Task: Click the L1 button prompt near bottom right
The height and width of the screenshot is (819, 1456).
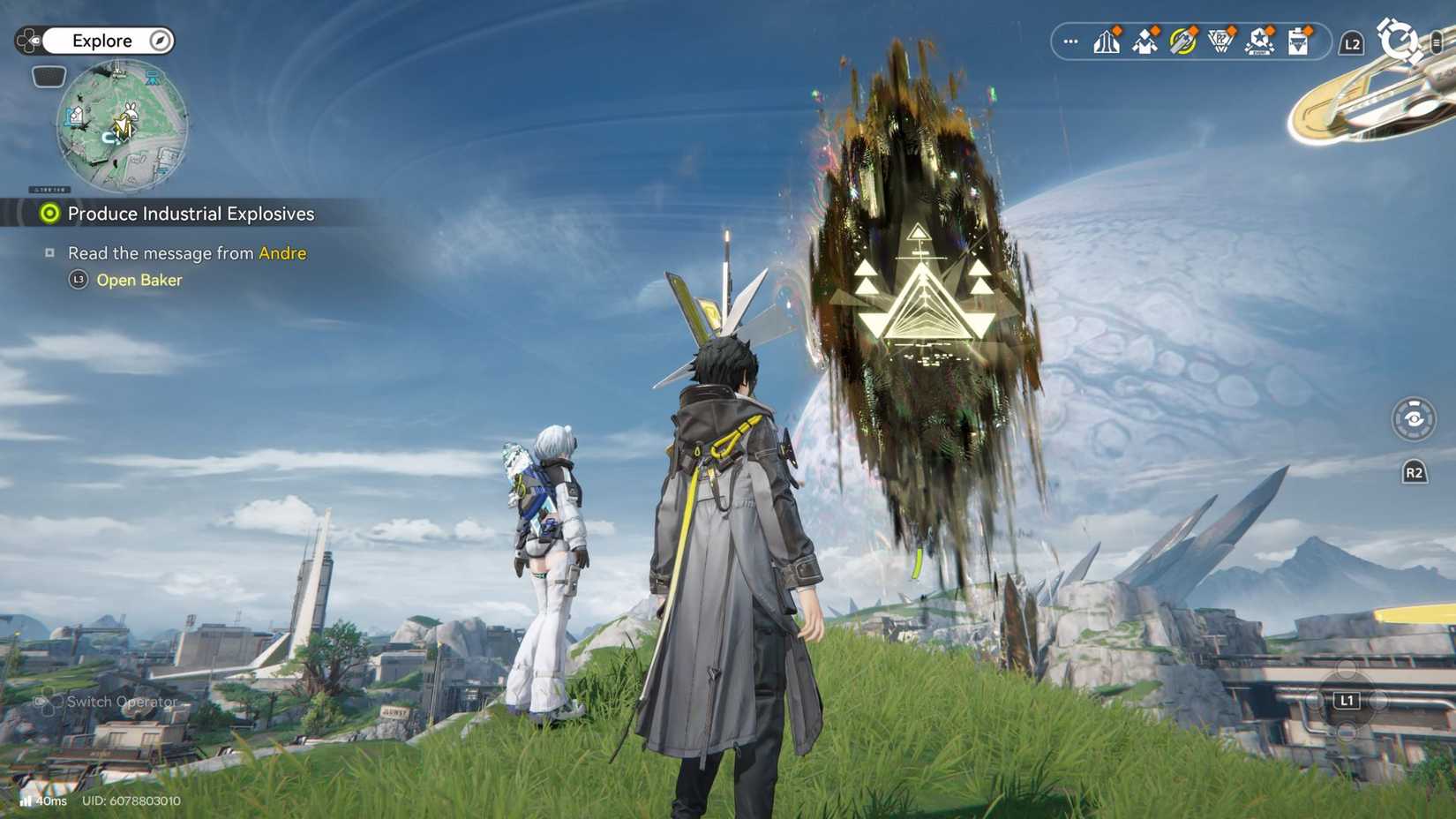Action: (x=1347, y=700)
